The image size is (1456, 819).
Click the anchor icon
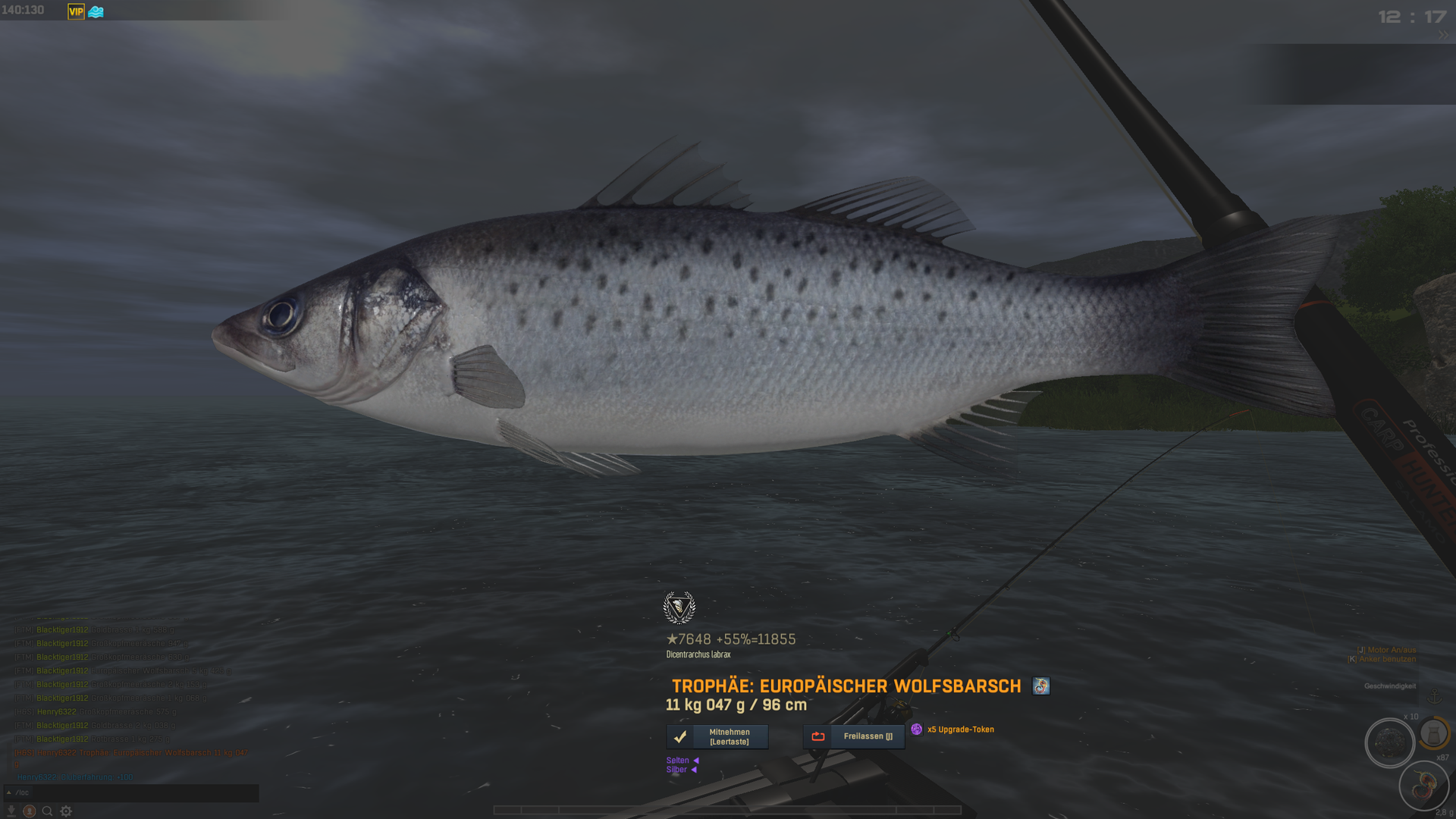(1434, 696)
